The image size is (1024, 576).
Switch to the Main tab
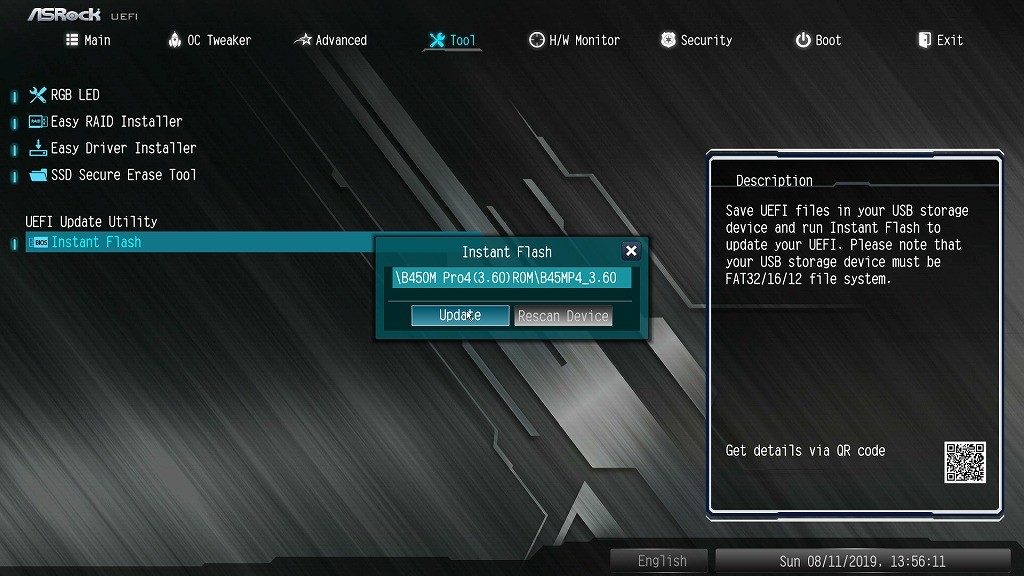[88, 40]
